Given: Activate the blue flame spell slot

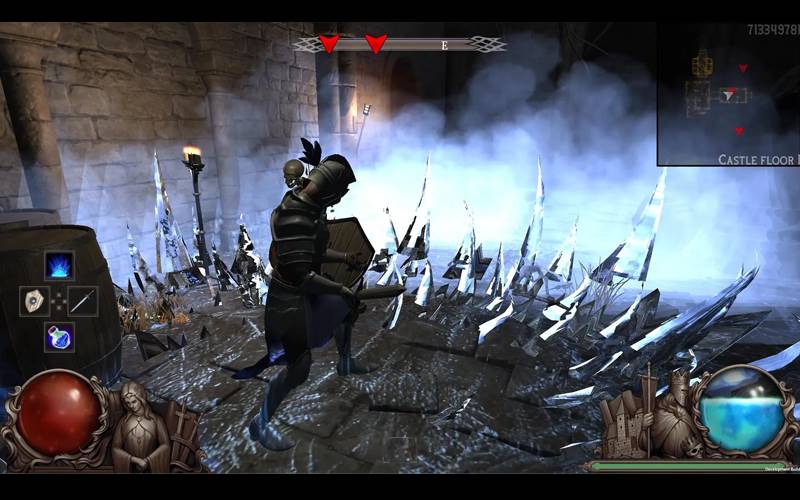Looking at the screenshot, I should coord(59,266).
